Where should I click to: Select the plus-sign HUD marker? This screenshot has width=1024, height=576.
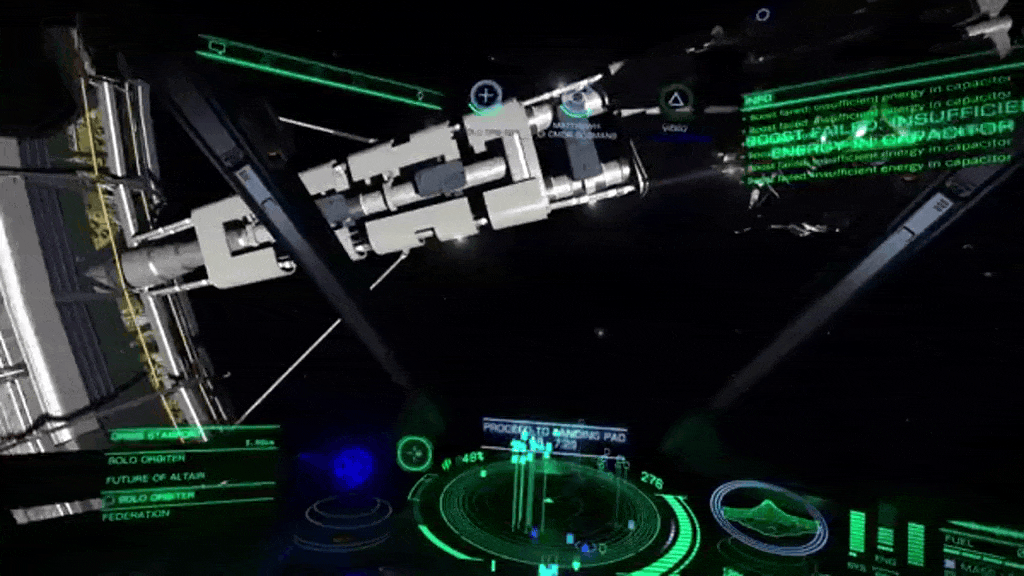[486, 96]
